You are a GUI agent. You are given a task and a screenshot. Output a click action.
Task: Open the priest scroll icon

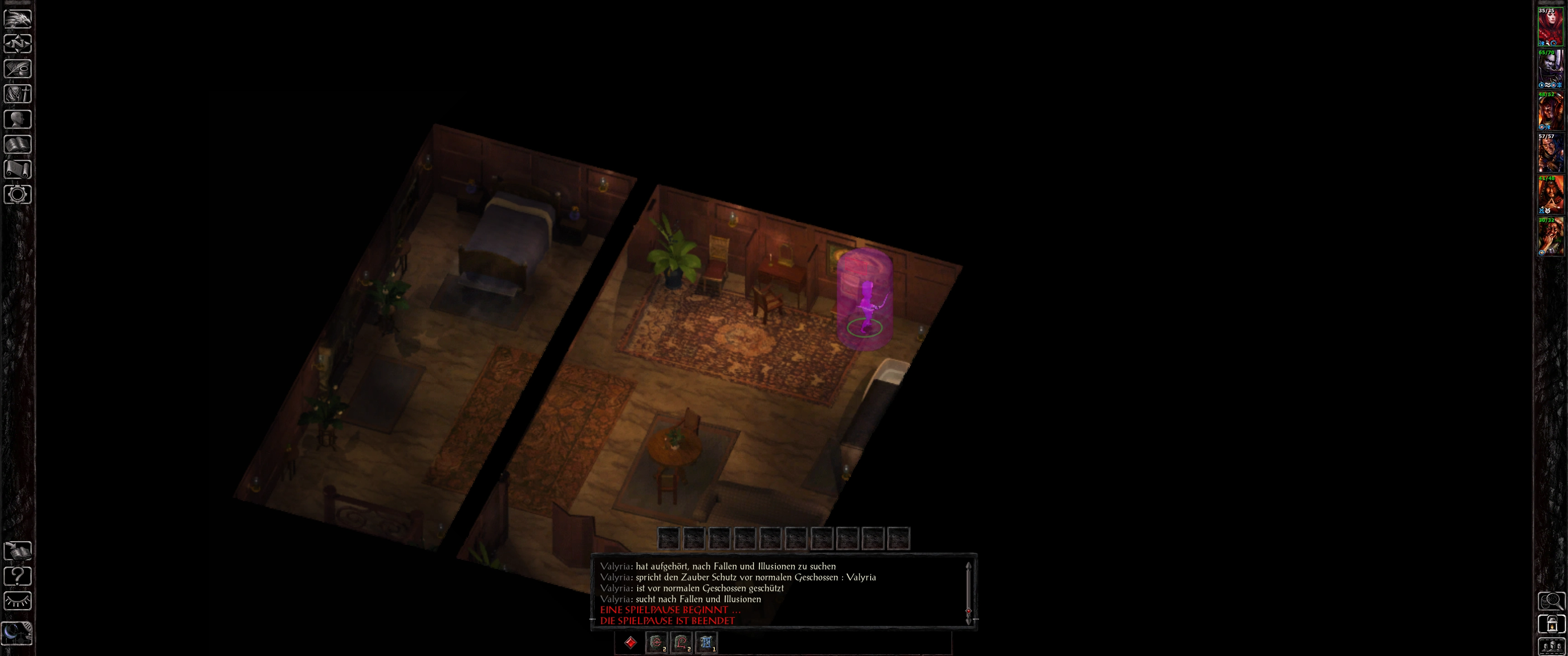[18, 169]
